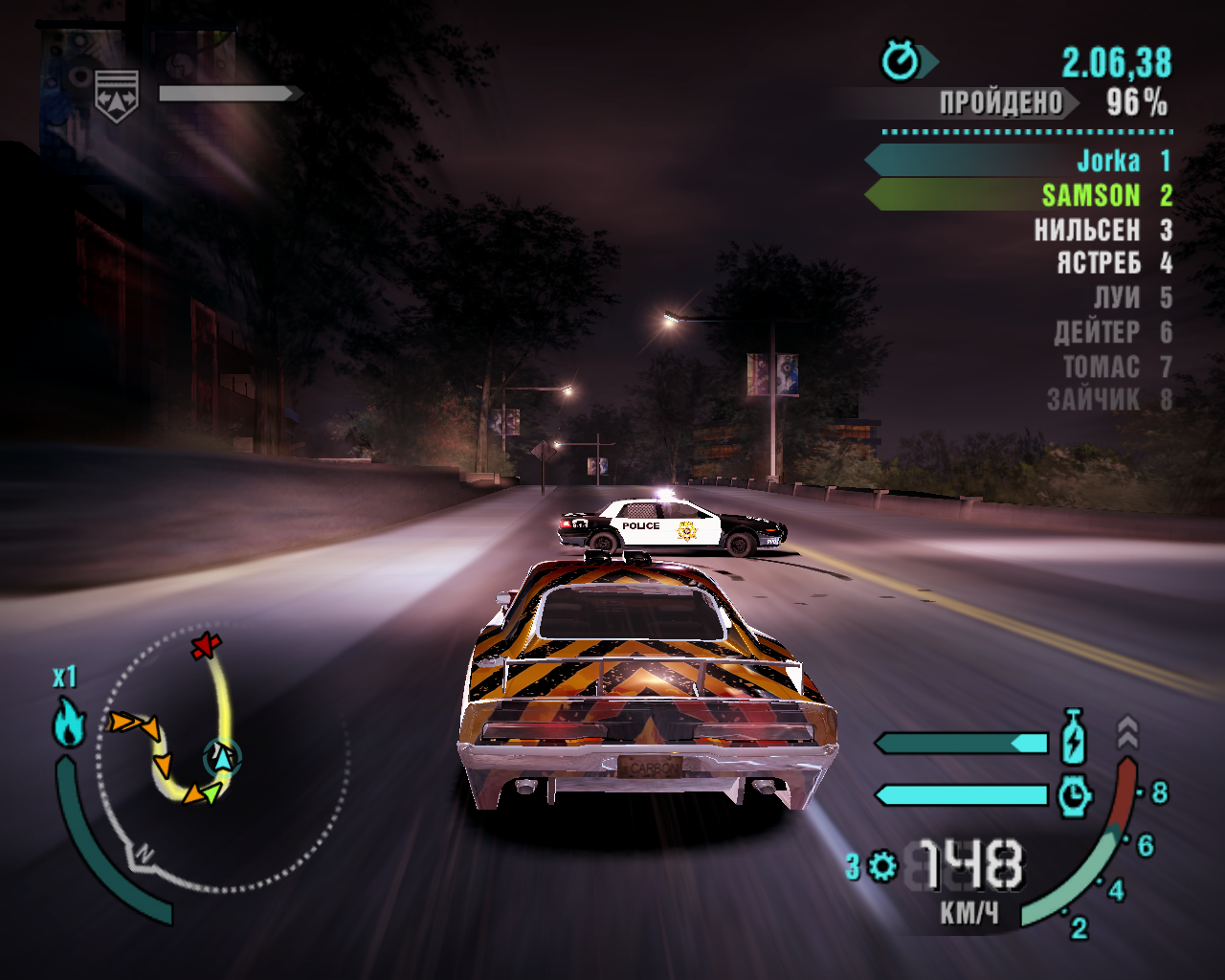Screen dimensions: 1225x980
Task: Select SAMSON in the race standings
Action: (1091, 195)
